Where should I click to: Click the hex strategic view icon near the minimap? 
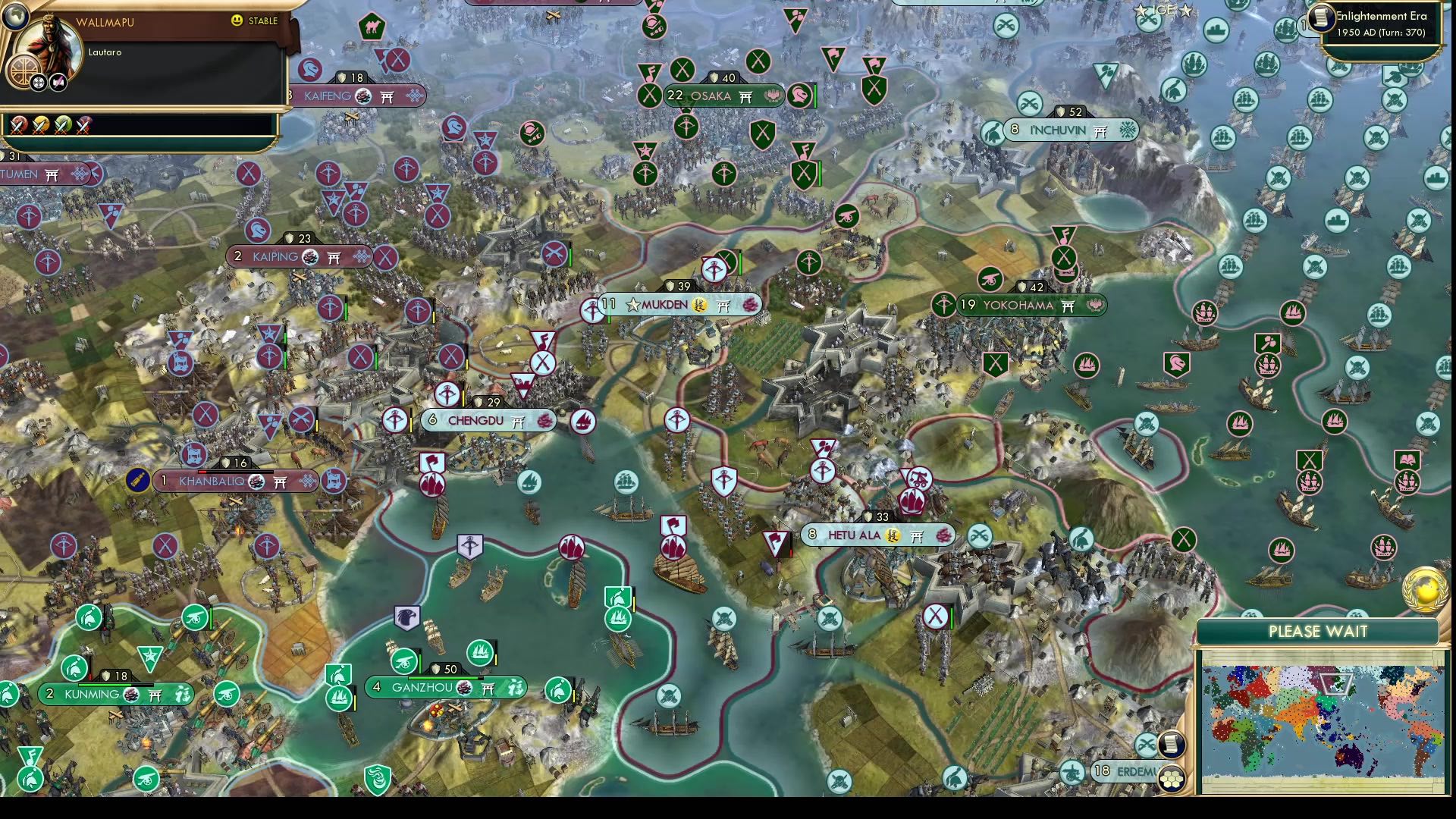[x=1172, y=779]
